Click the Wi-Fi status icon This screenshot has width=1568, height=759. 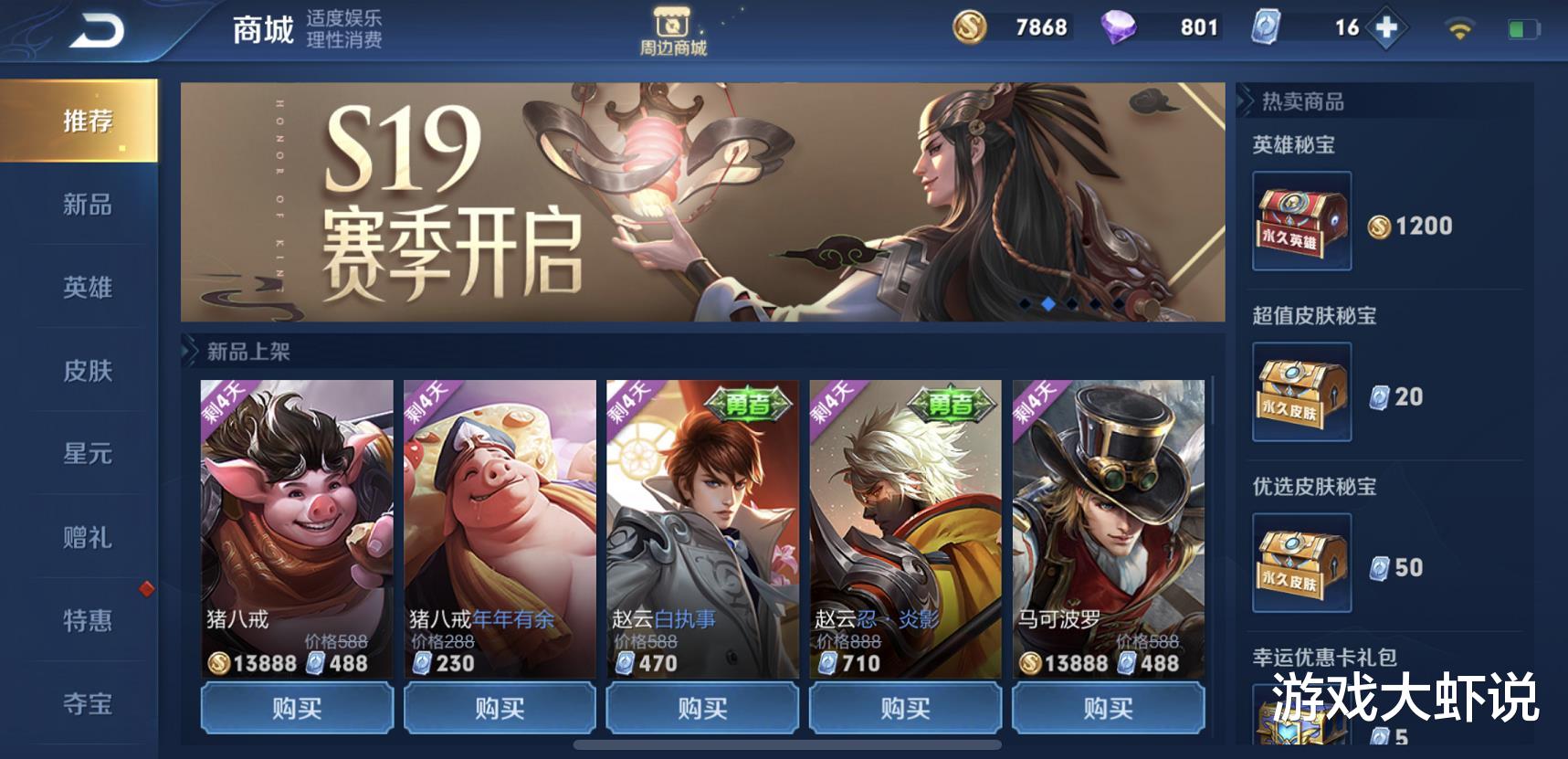pos(1462,27)
